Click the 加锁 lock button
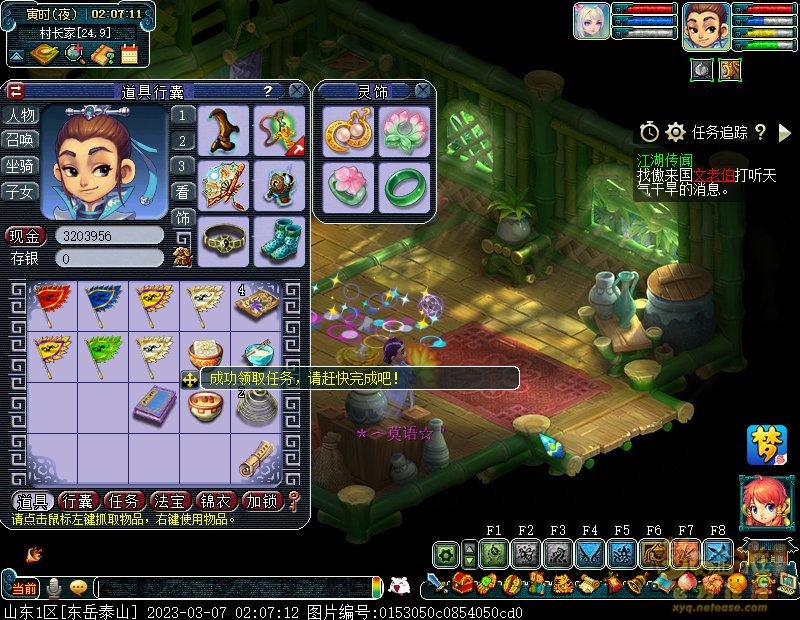Image resolution: width=800 pixels, height=620 pixels. point(263,501)
